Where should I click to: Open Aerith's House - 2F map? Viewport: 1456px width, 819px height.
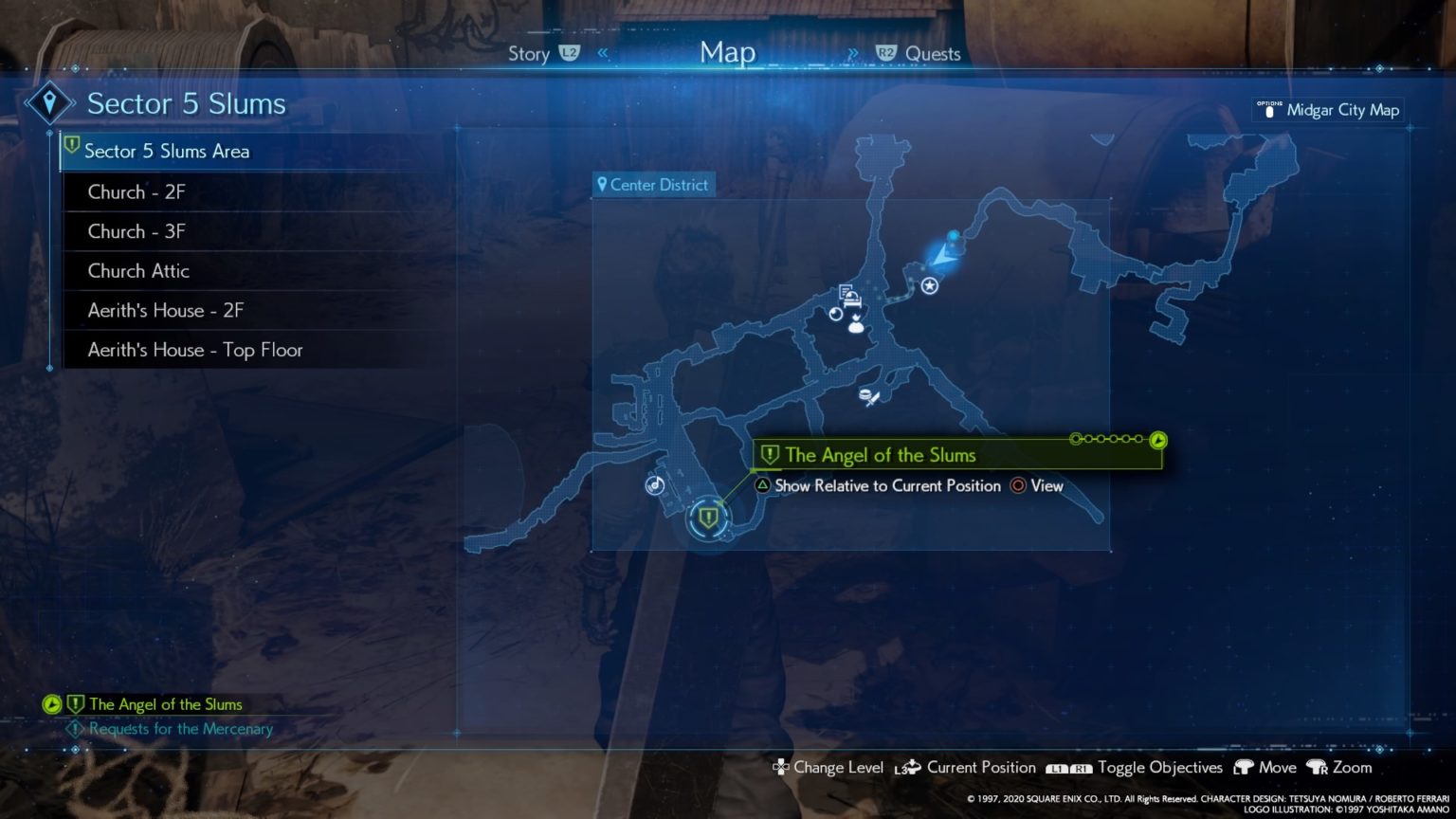tap(166, 310)
